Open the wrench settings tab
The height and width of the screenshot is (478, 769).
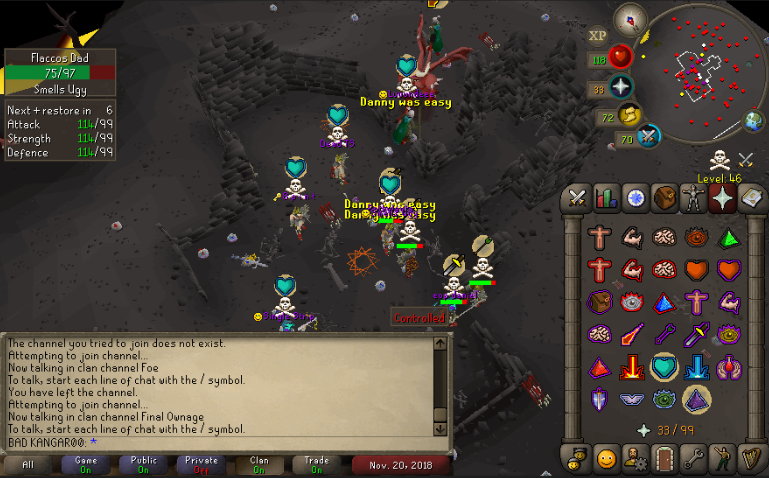(692, 459)
